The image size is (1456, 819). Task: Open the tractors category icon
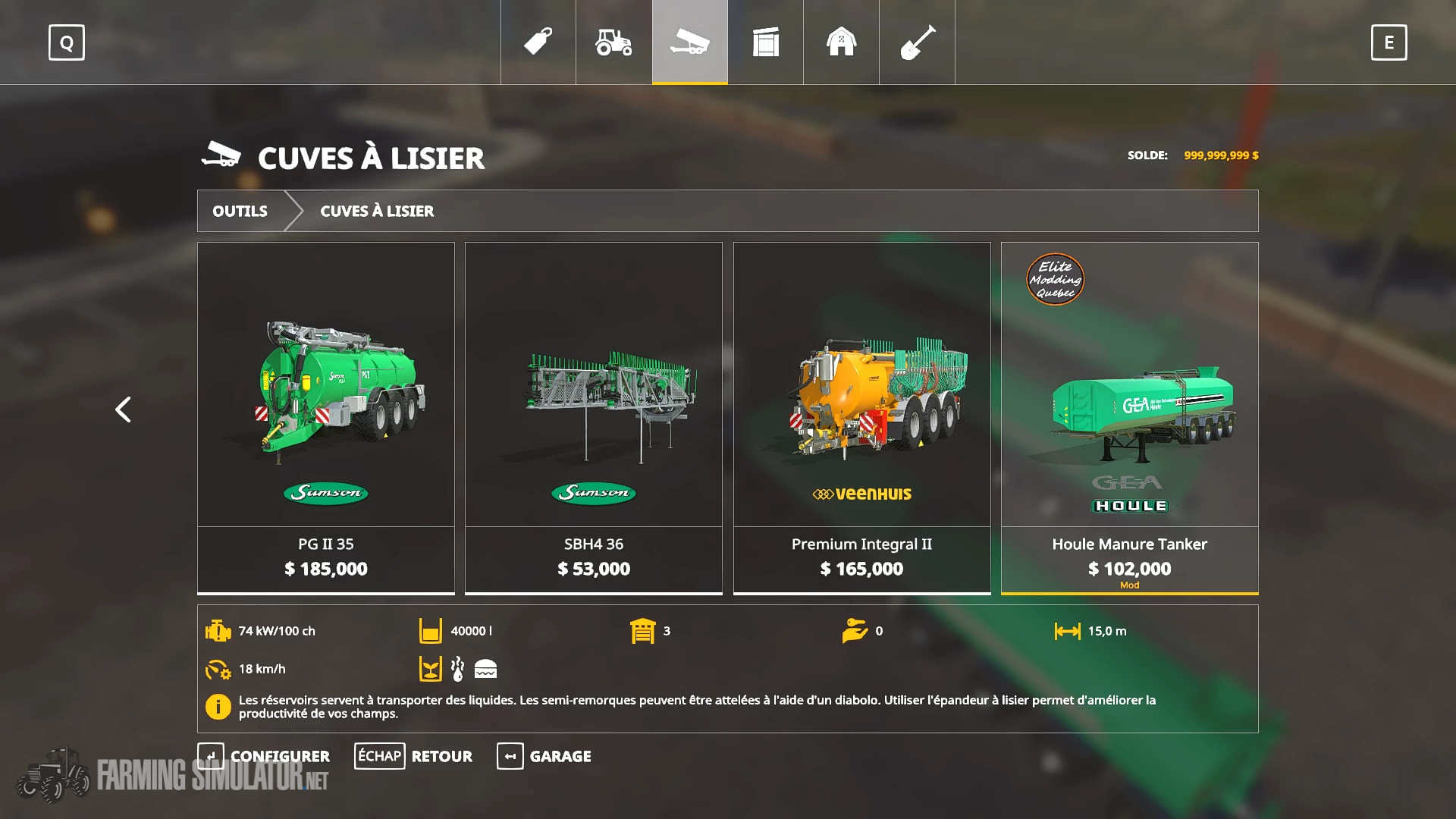613,43
